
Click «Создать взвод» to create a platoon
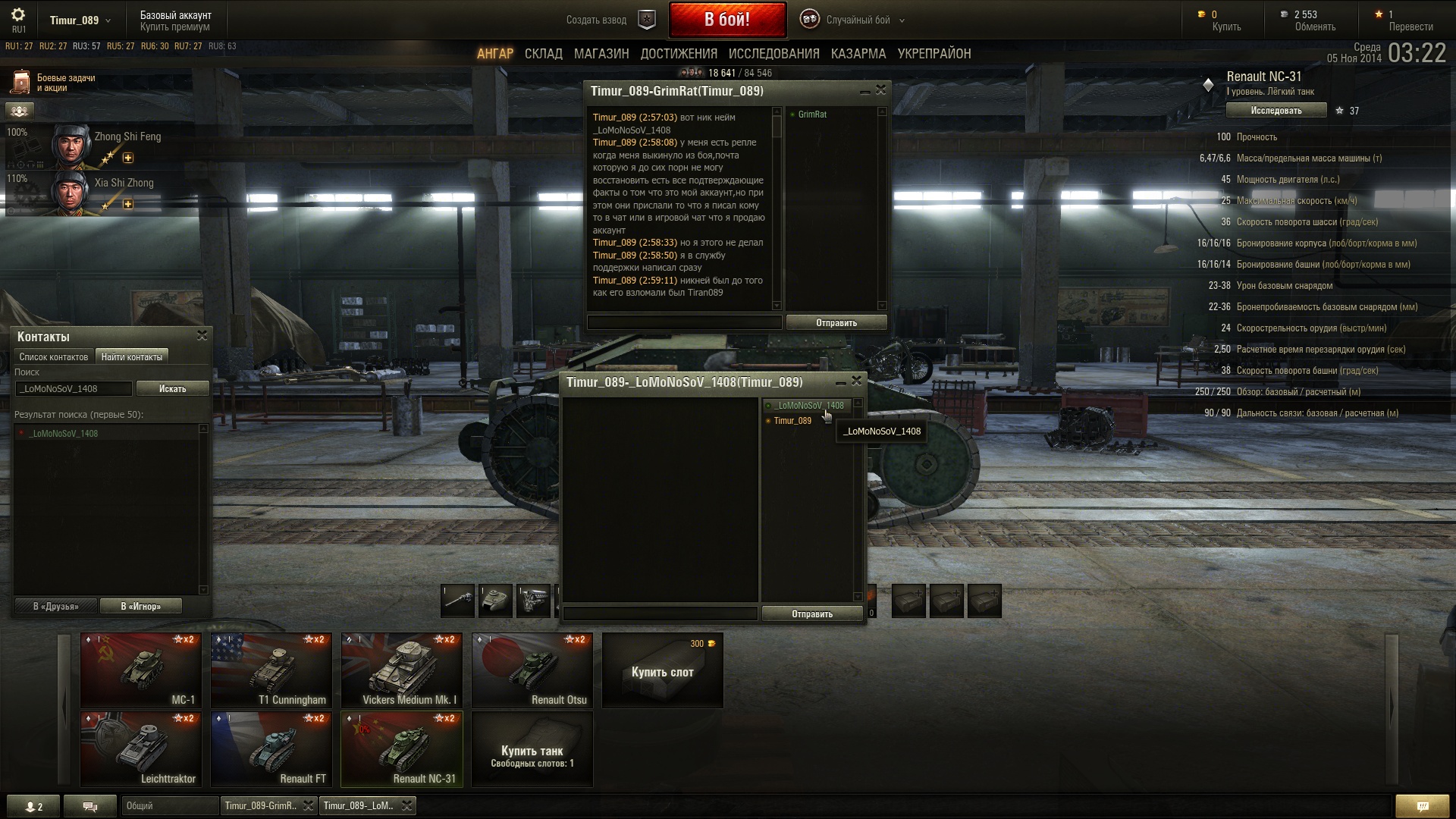pos(596,20)
